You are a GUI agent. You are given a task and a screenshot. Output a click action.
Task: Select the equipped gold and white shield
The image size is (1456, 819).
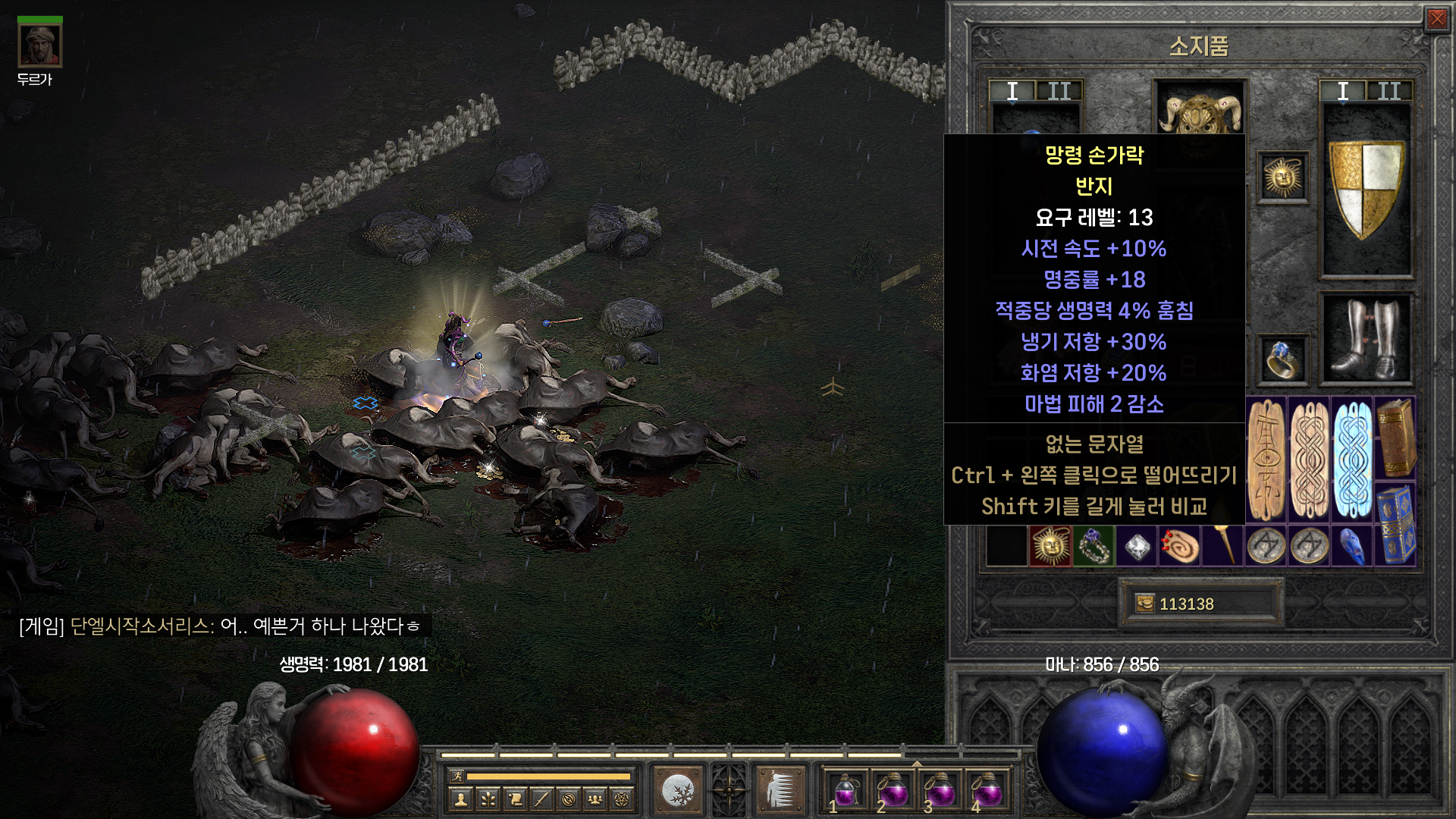pos(1367,189)
